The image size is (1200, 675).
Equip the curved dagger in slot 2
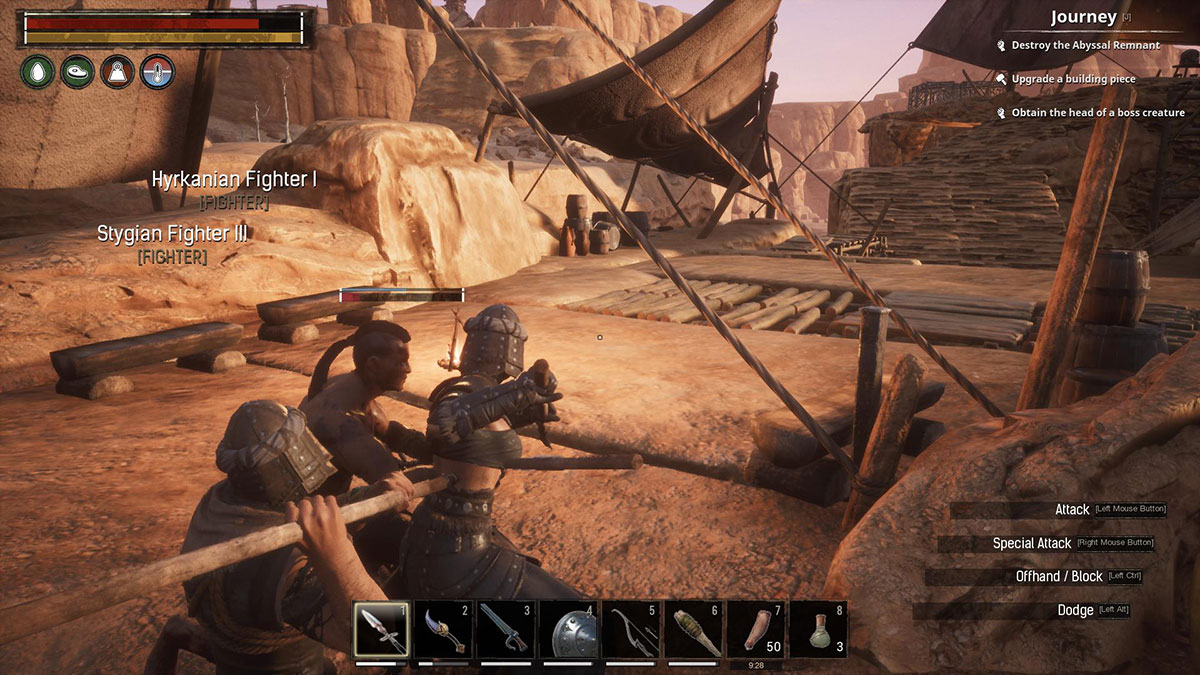pyautogui.click(x=444, y=629)
